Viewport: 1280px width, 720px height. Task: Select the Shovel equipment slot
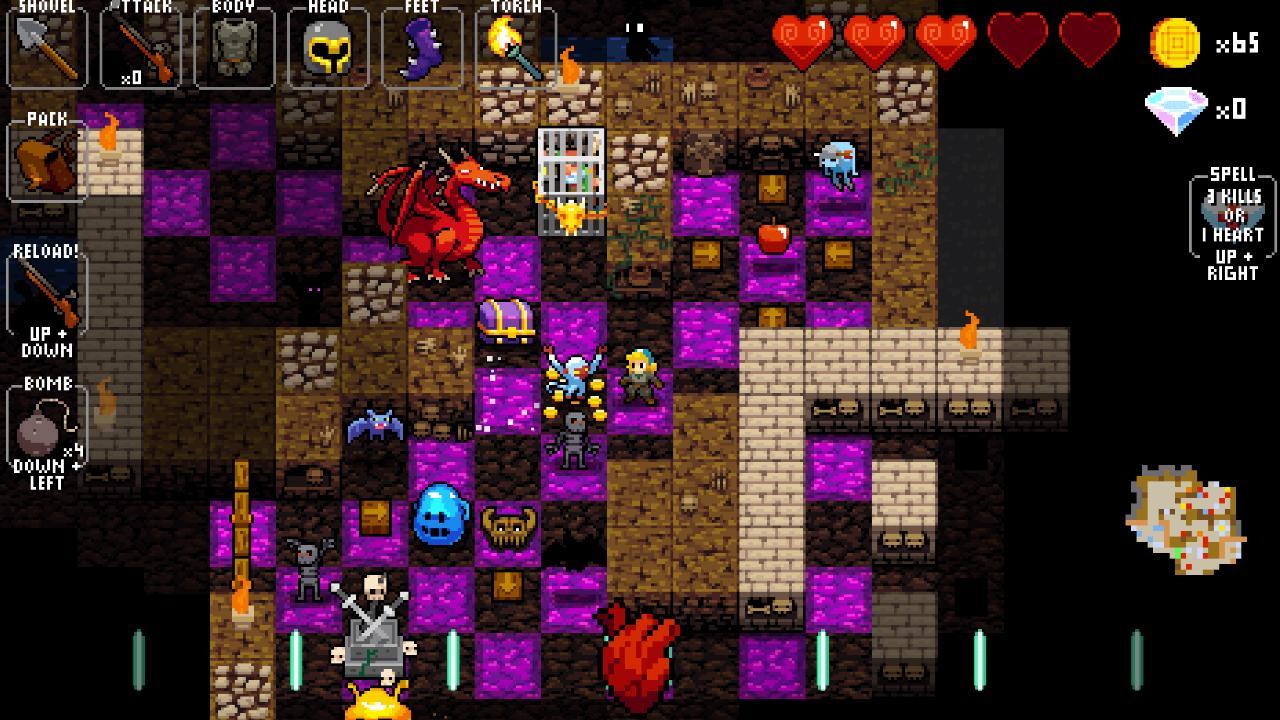click(47, 46)
